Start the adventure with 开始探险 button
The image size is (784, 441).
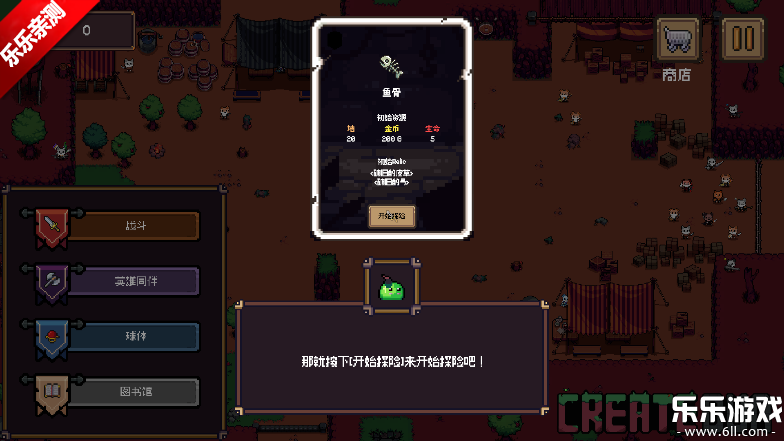tap(391, 216)
